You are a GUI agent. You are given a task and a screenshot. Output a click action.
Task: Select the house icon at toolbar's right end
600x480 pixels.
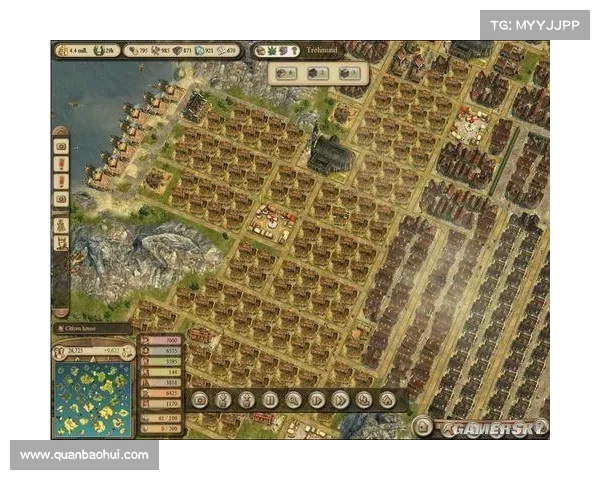(x=387, y=399)
